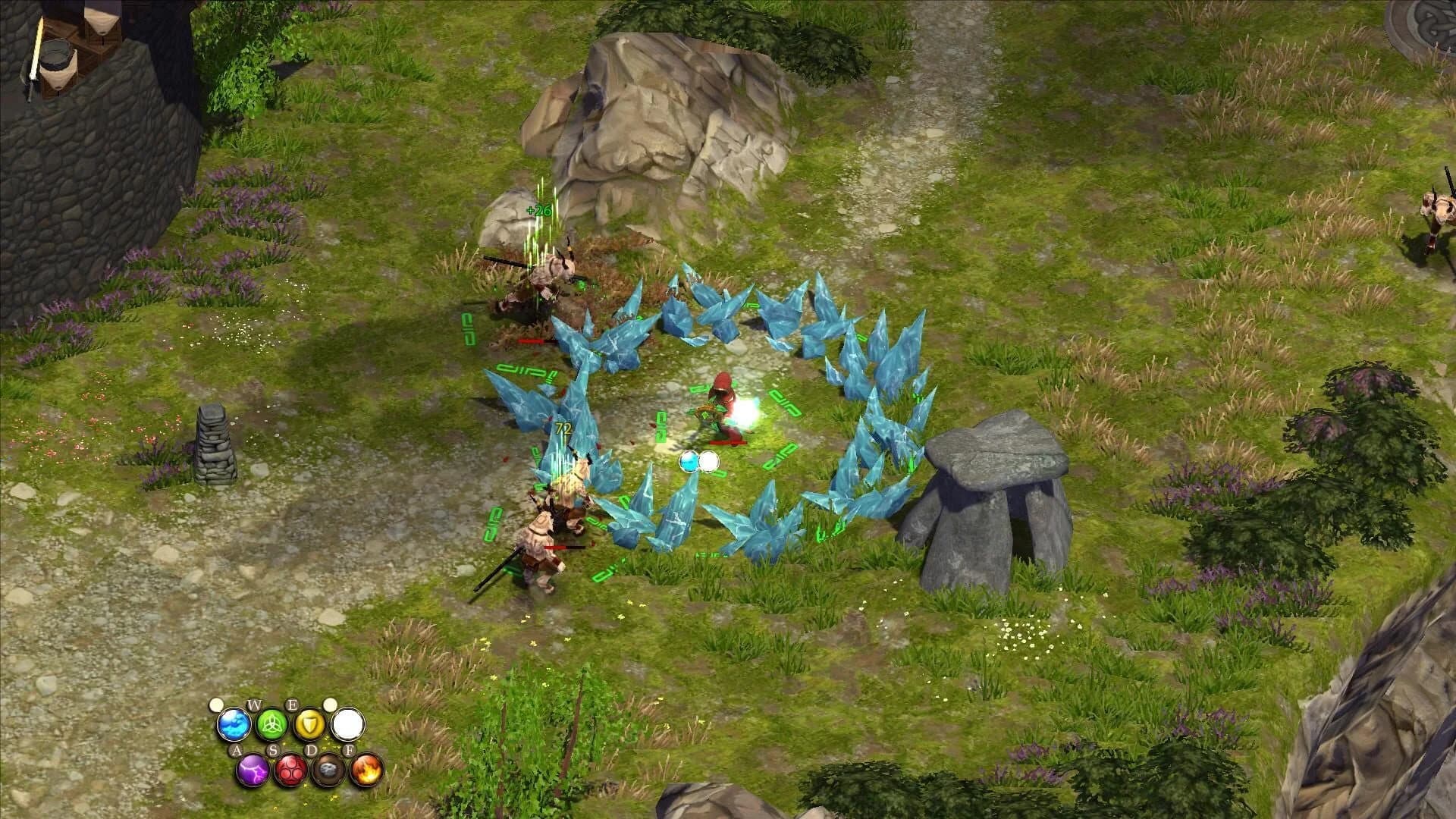Select the yellow Shield element icon

309,724
